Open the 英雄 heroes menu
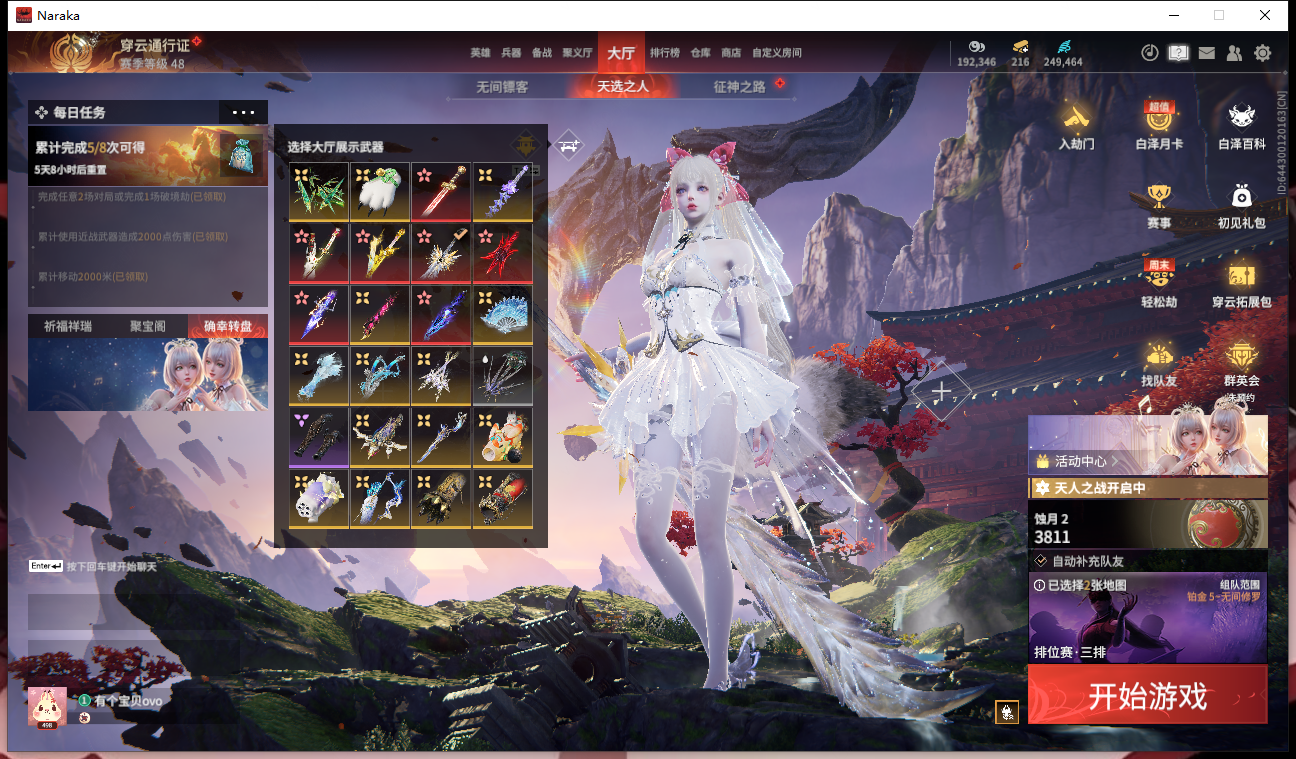The height and width of the screenshot is (759, 1296). [x=480, y=53]
